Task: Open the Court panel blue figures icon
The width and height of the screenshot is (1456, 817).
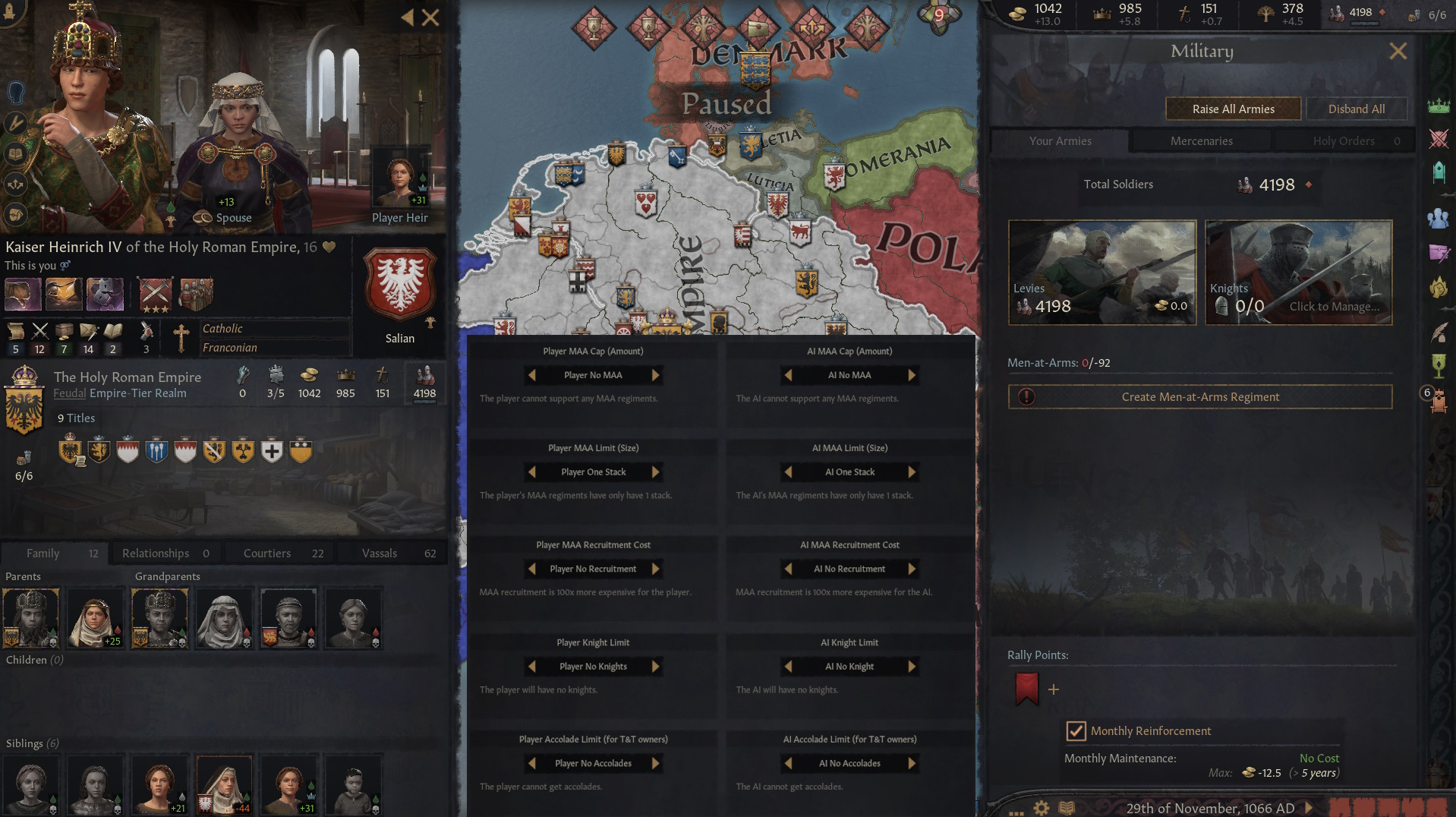Action: (1439, 216)
